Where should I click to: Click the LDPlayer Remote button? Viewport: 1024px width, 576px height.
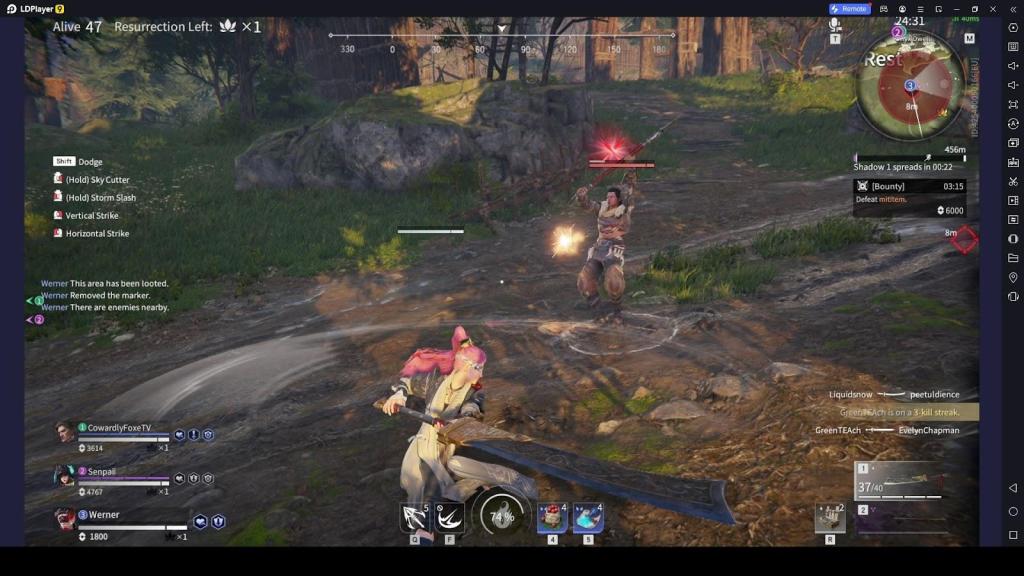click(849, 9)
